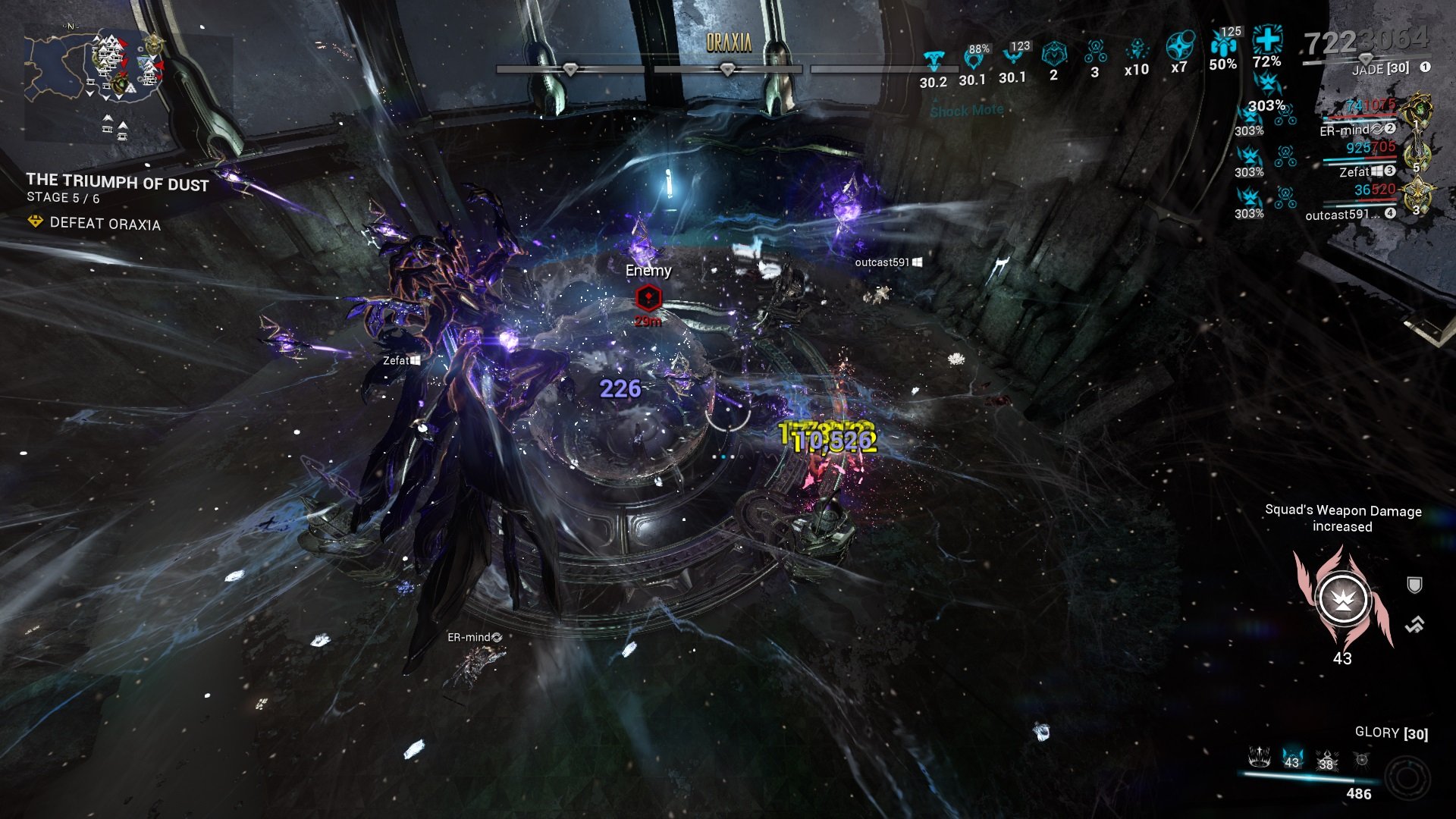Click the red Enemy waypoint marker
The image size is (1456, 819).
tap(648, 298)
